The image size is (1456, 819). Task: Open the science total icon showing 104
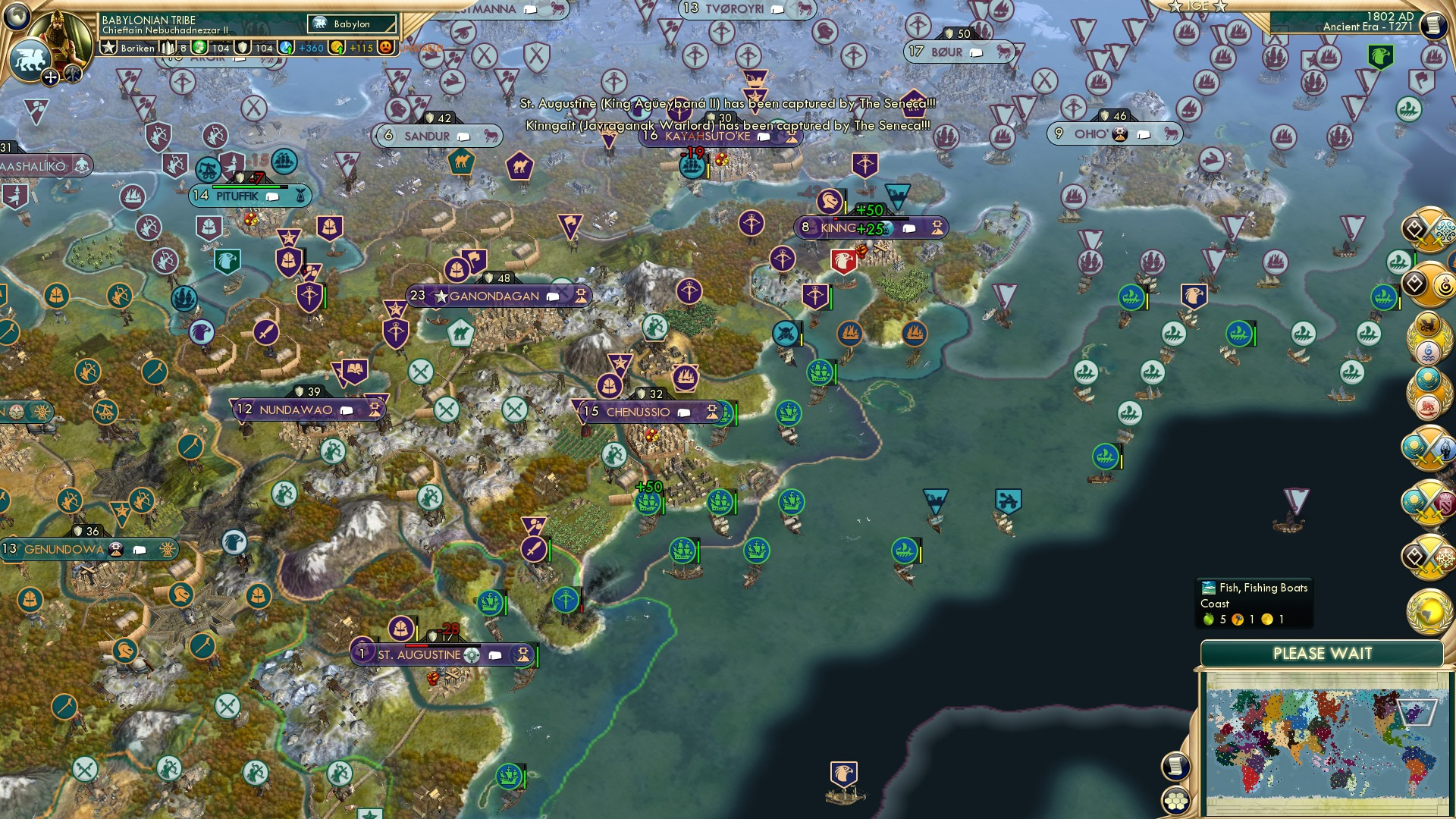tap(199, 48)
